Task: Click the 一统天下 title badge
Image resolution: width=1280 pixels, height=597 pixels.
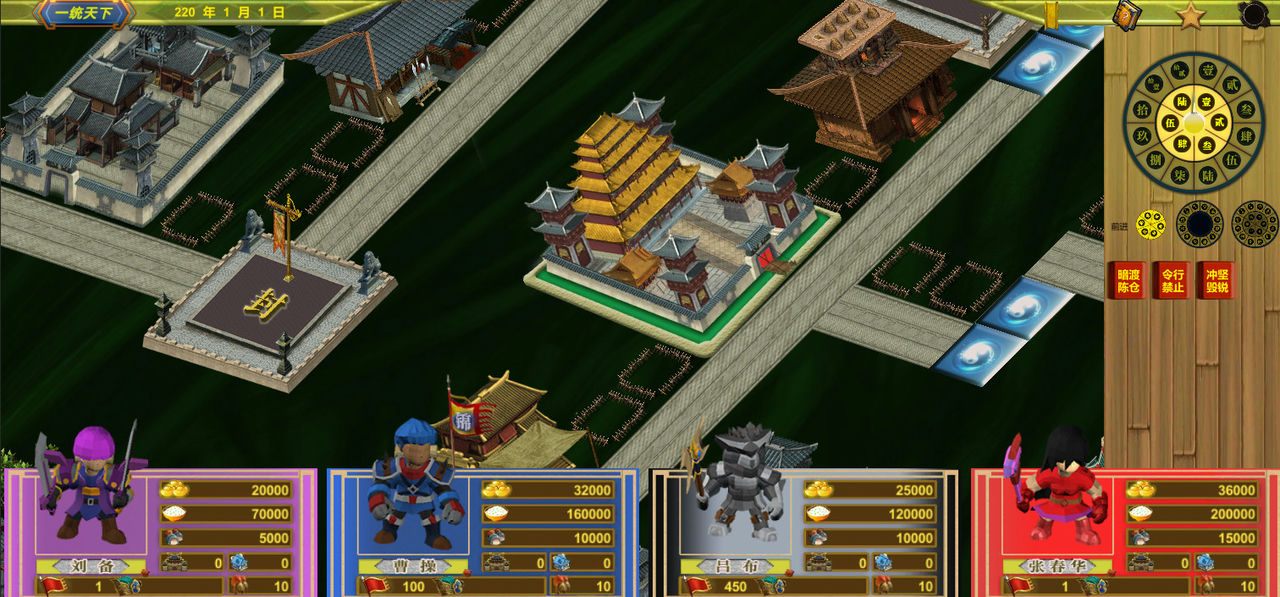Action: coord(83,13)
